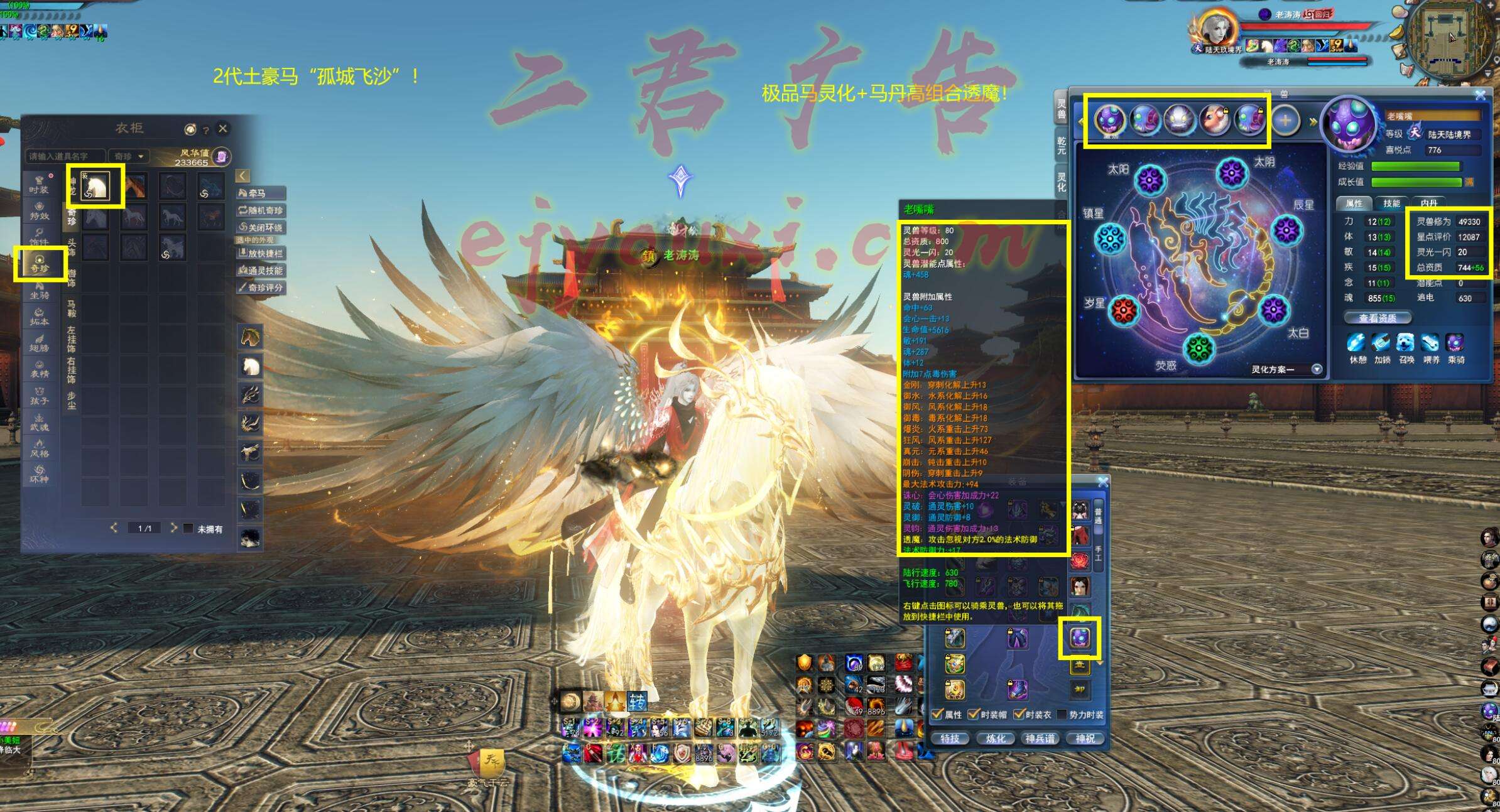This screenshot has width=1500, height=812.
Task: Toggle the 关闭环绕 button
Action: coord(260,227)
